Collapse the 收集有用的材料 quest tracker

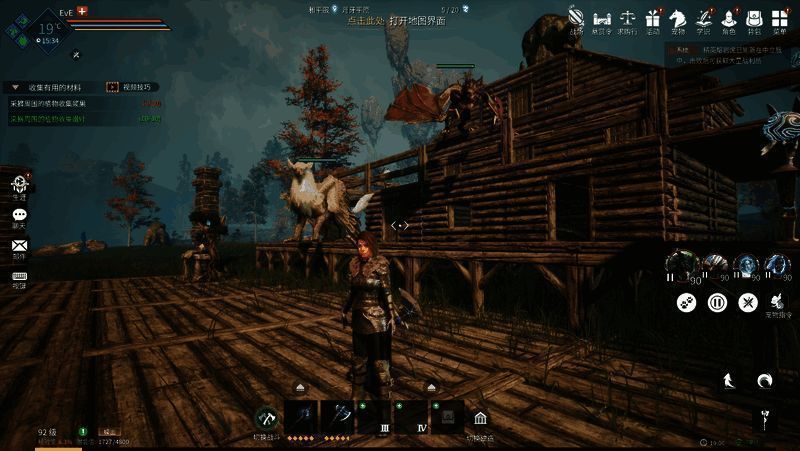[x=15, y=87]
